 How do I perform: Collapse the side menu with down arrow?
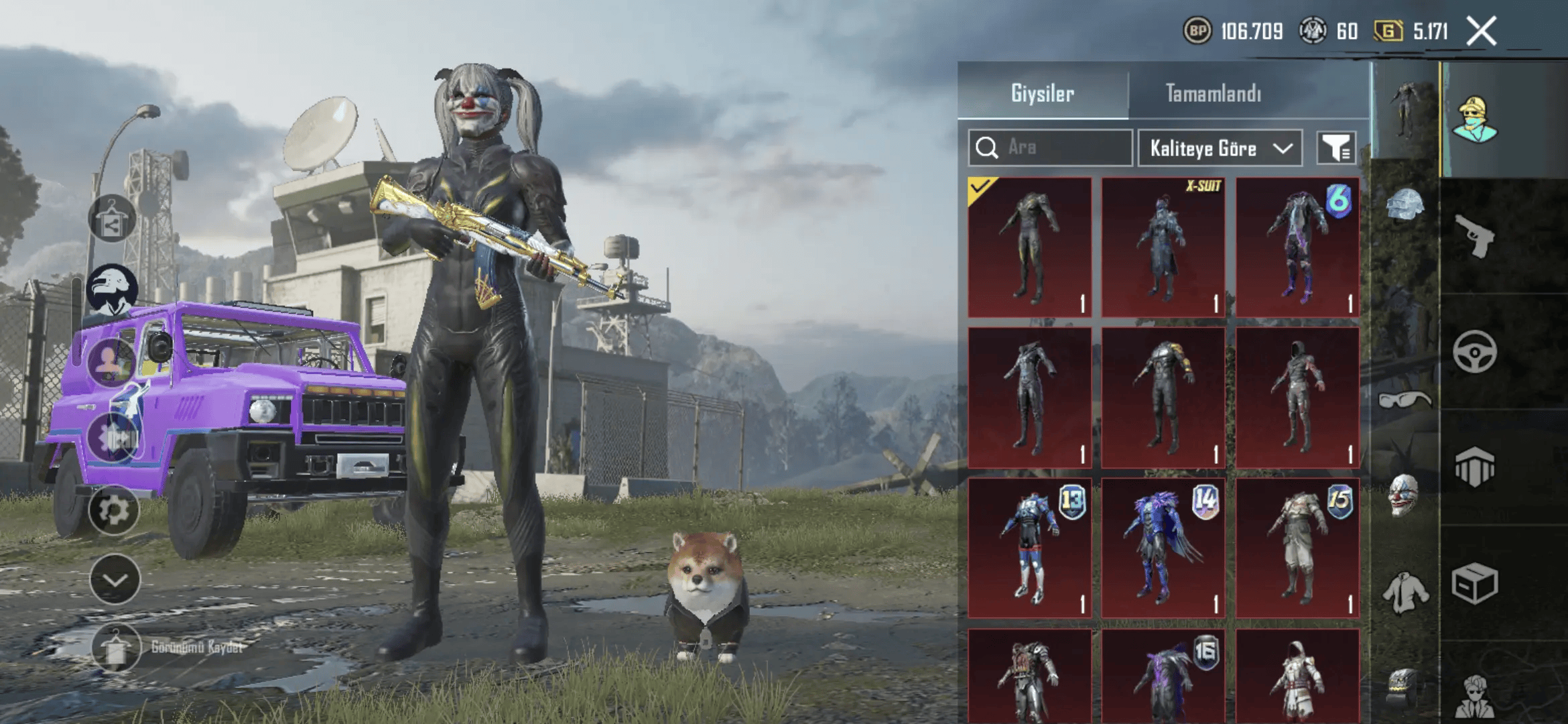(x=115, y=579)
